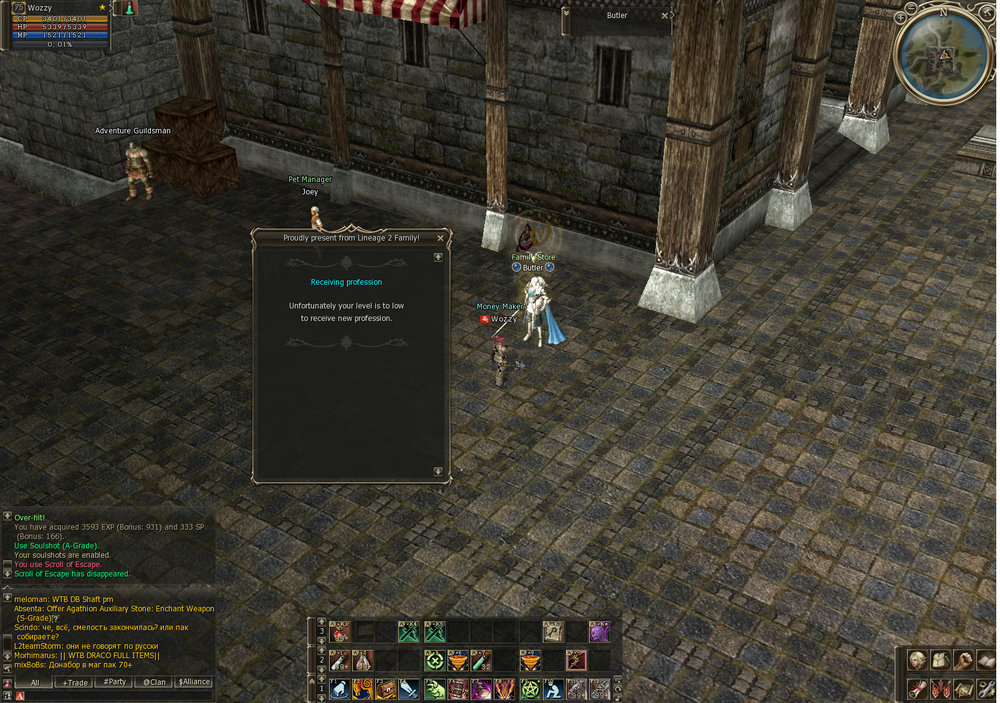Activate the purple creature icon in hotbar 3

click(599, 632)
